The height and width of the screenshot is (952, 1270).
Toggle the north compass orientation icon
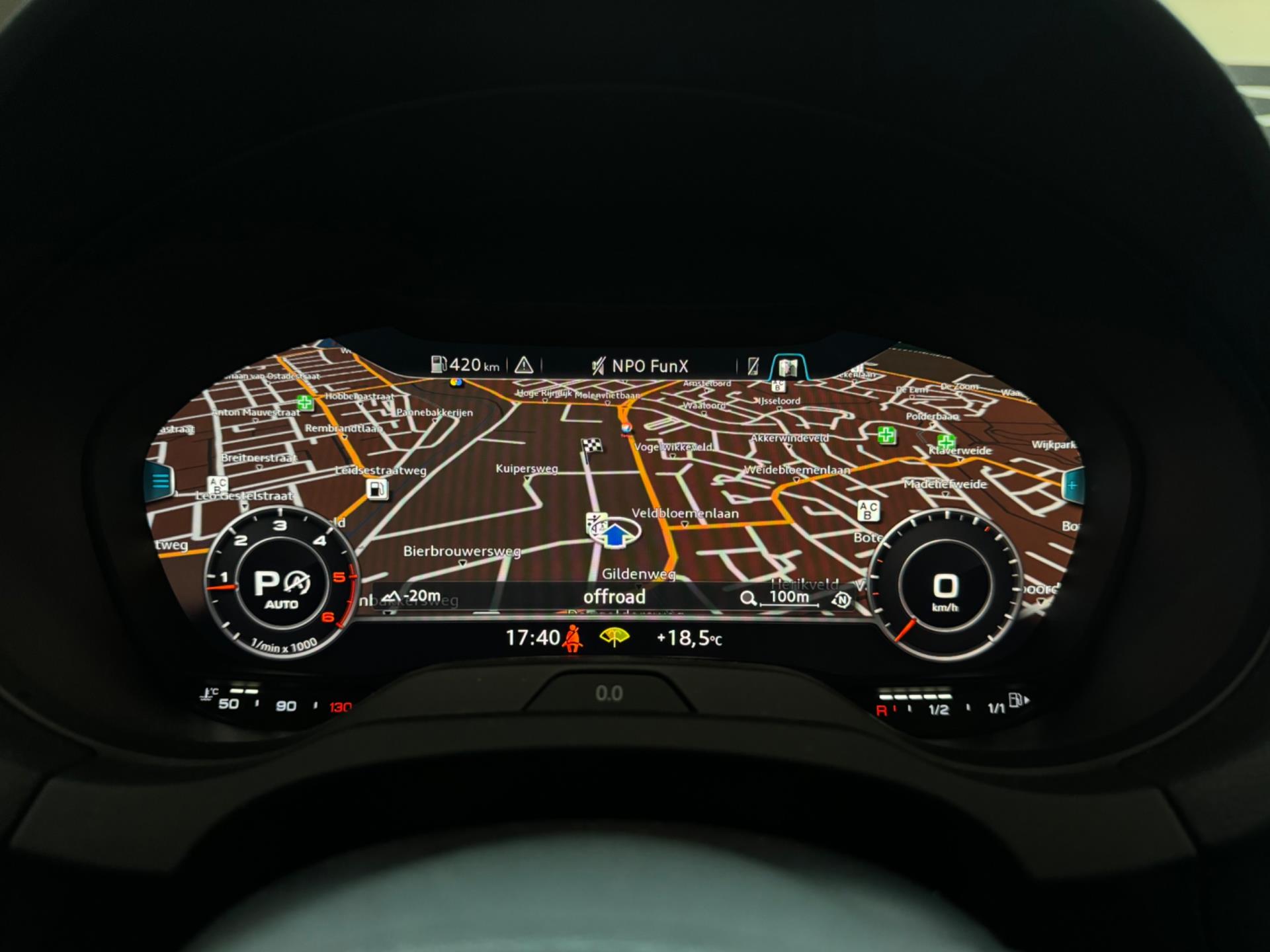(841, 600)
